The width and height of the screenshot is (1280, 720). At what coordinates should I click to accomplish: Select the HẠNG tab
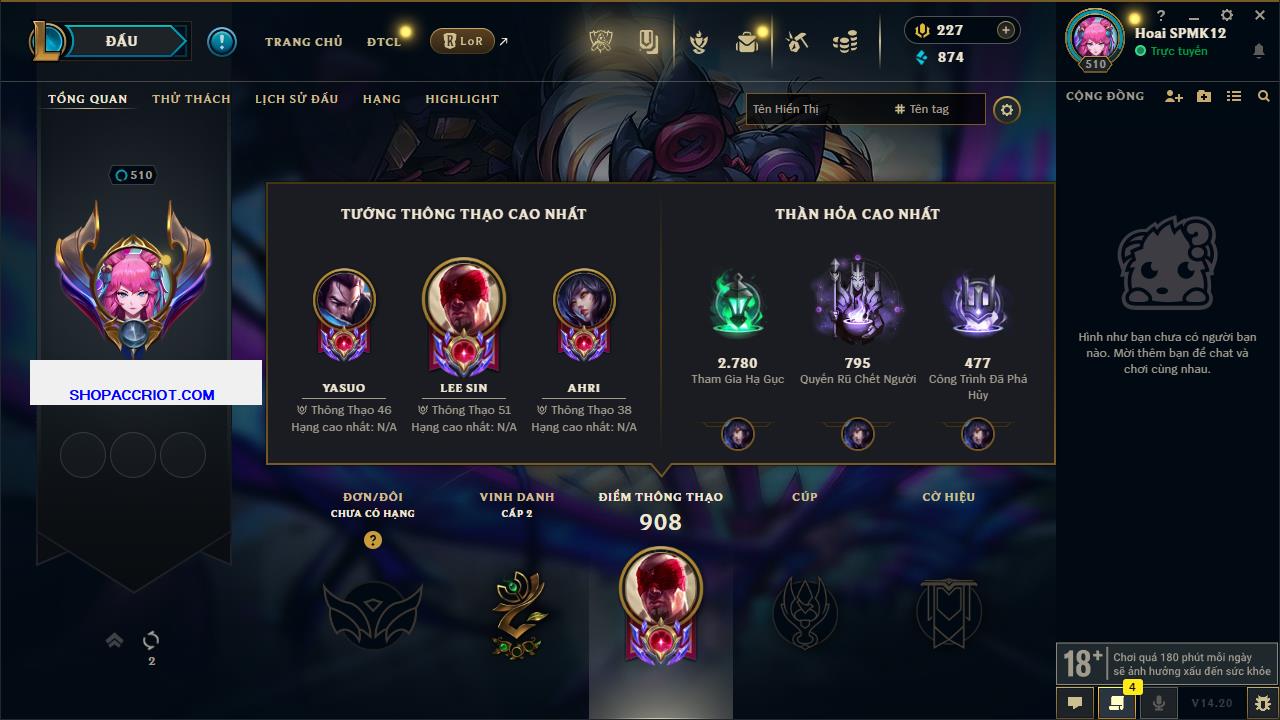381,99
